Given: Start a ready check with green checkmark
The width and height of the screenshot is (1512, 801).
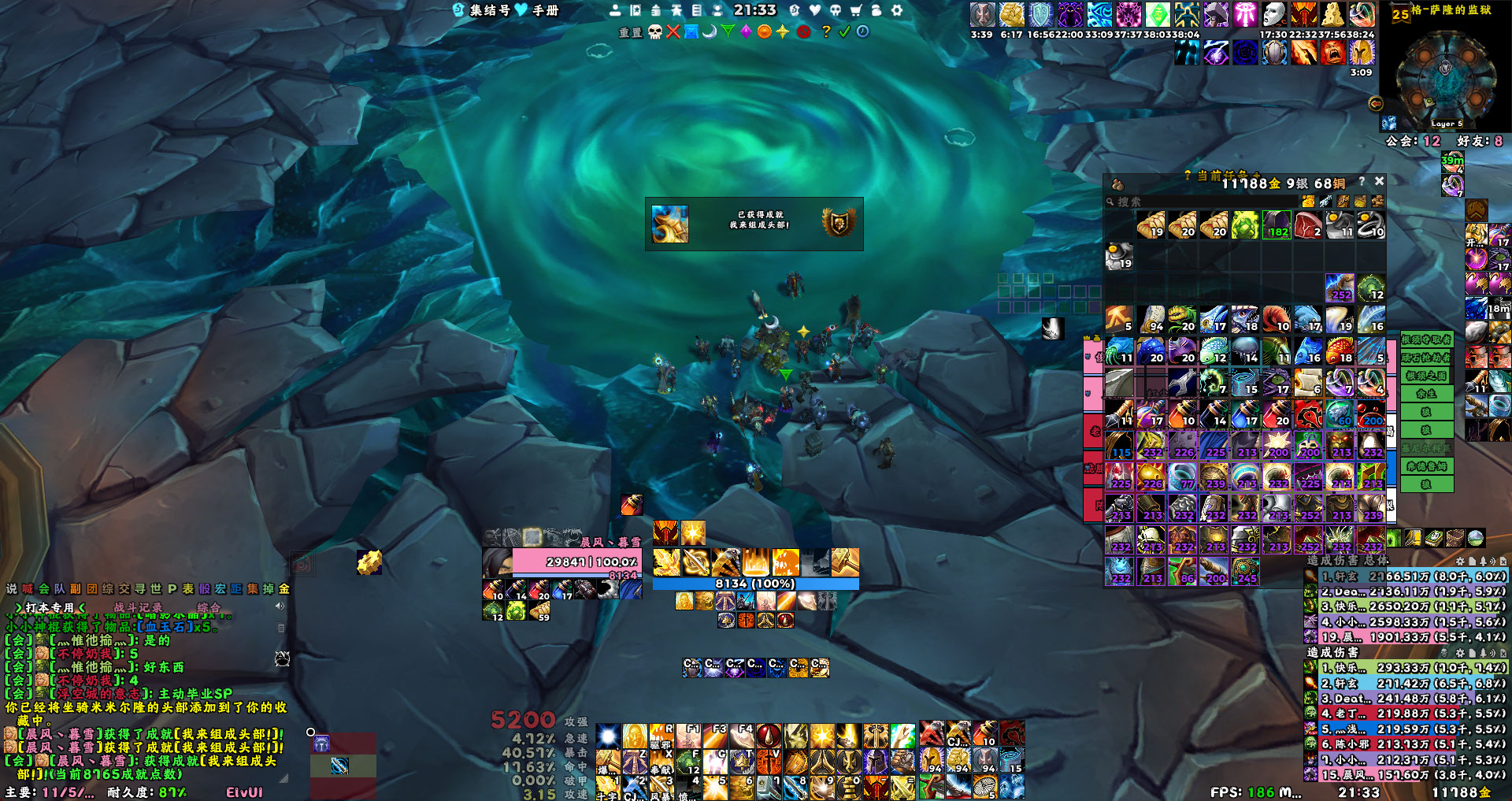Looking at the screenshot, I should coord(844,32).
